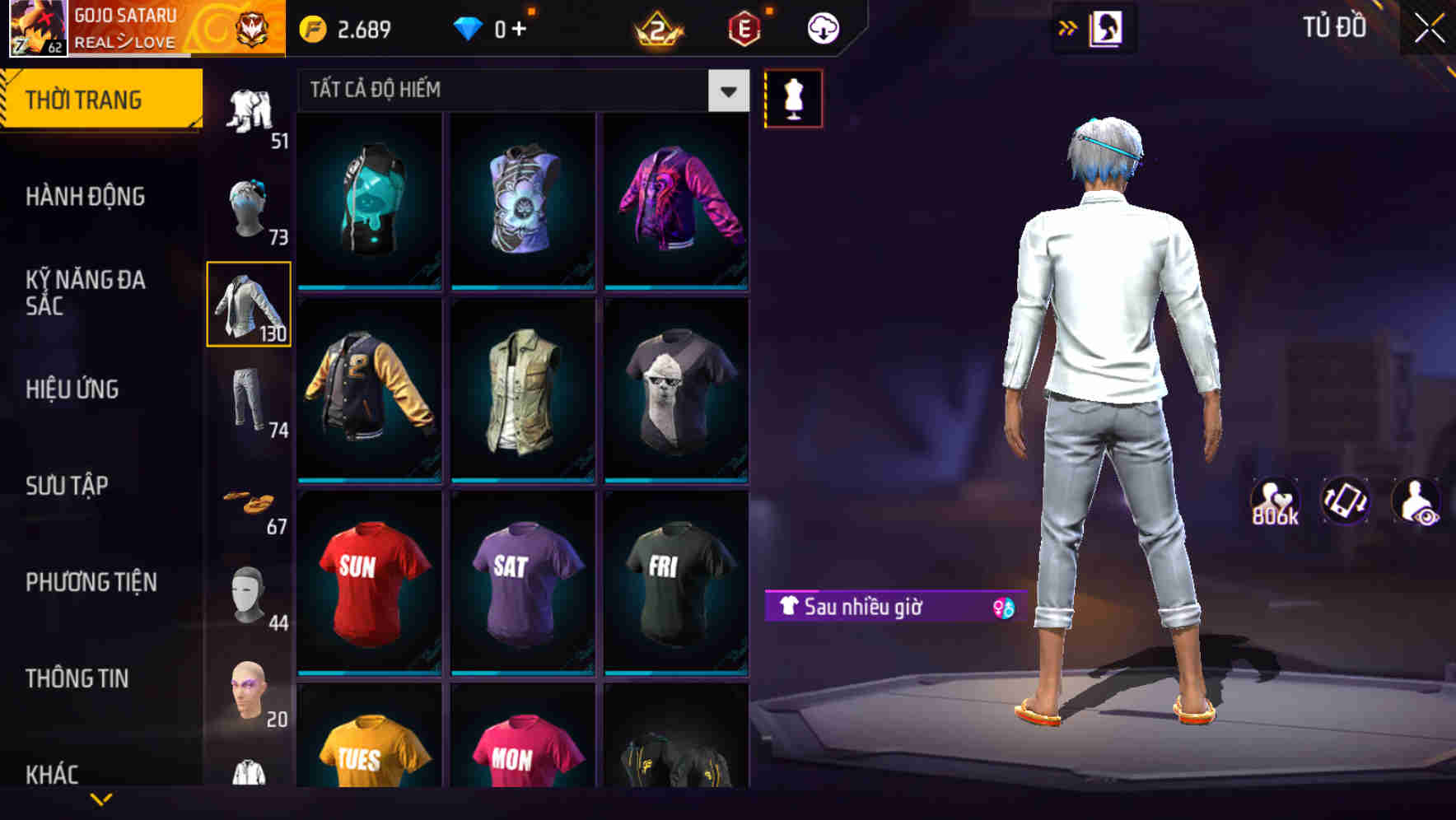Image resolution: width=1456 pixels, height=820 pixels.
Task: Click the 806k likes icon
Action: [x=1276, y=501]
